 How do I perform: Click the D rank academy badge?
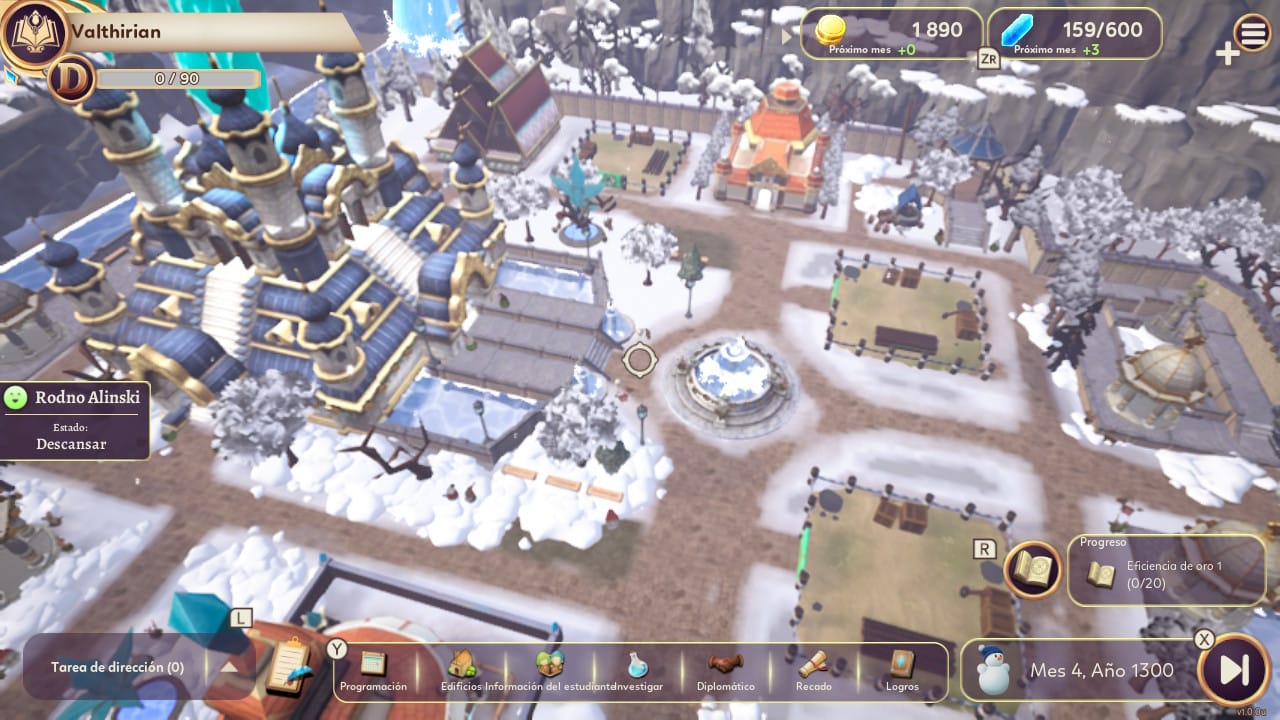[x=71, y=79]
